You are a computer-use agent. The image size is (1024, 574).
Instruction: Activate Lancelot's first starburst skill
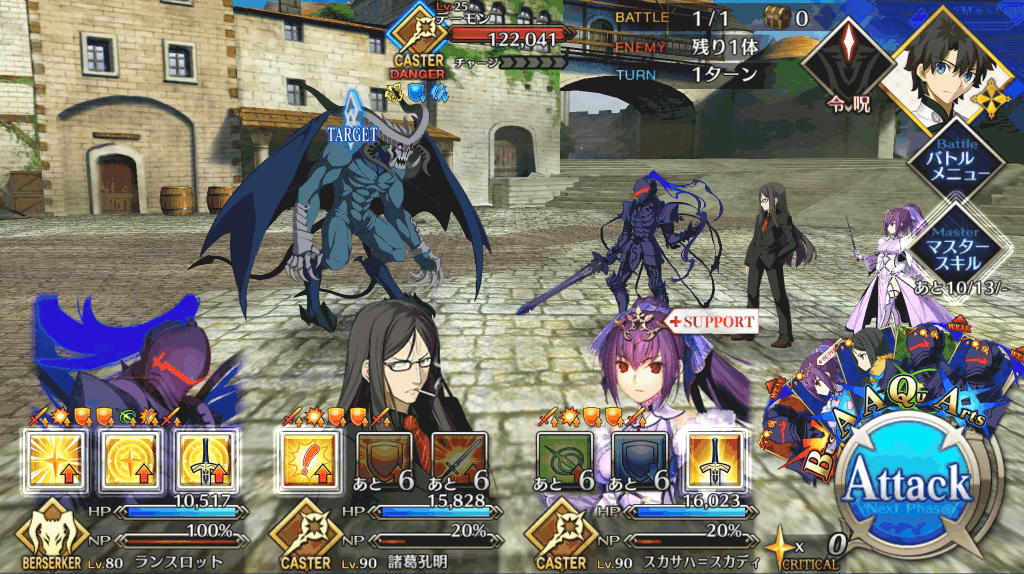point(53,460)
